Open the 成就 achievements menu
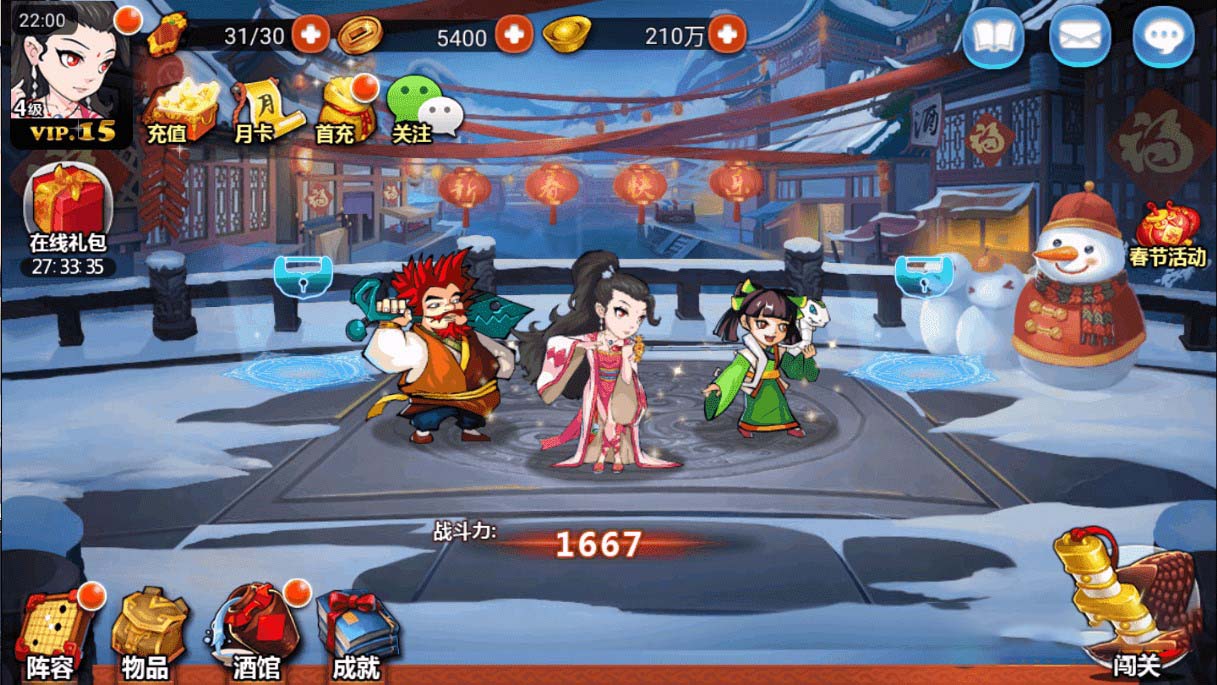The height and width of the screenshot is (685, 1217). point(357,632)
